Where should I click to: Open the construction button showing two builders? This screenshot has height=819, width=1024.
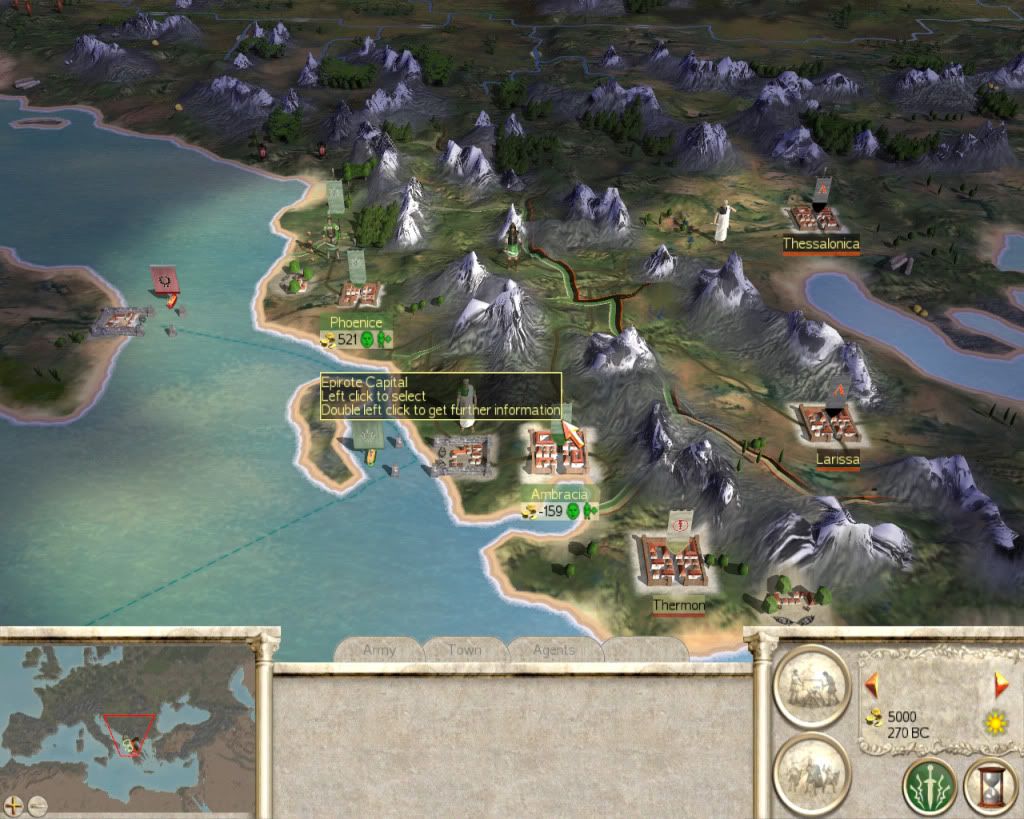point(811,684)
